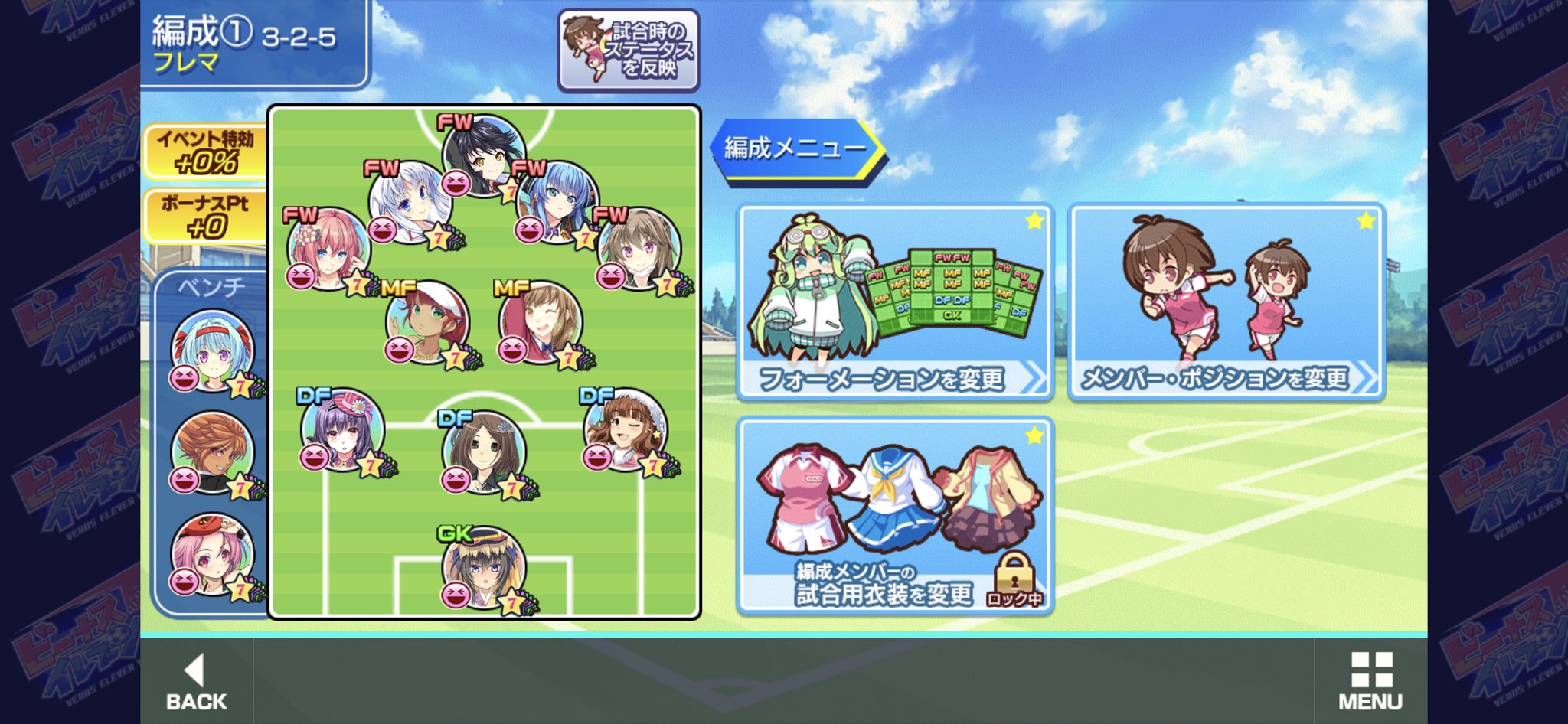Select the winking DF with white beret
This screenshot has width=1568, height=724.
tap(626, 429)
